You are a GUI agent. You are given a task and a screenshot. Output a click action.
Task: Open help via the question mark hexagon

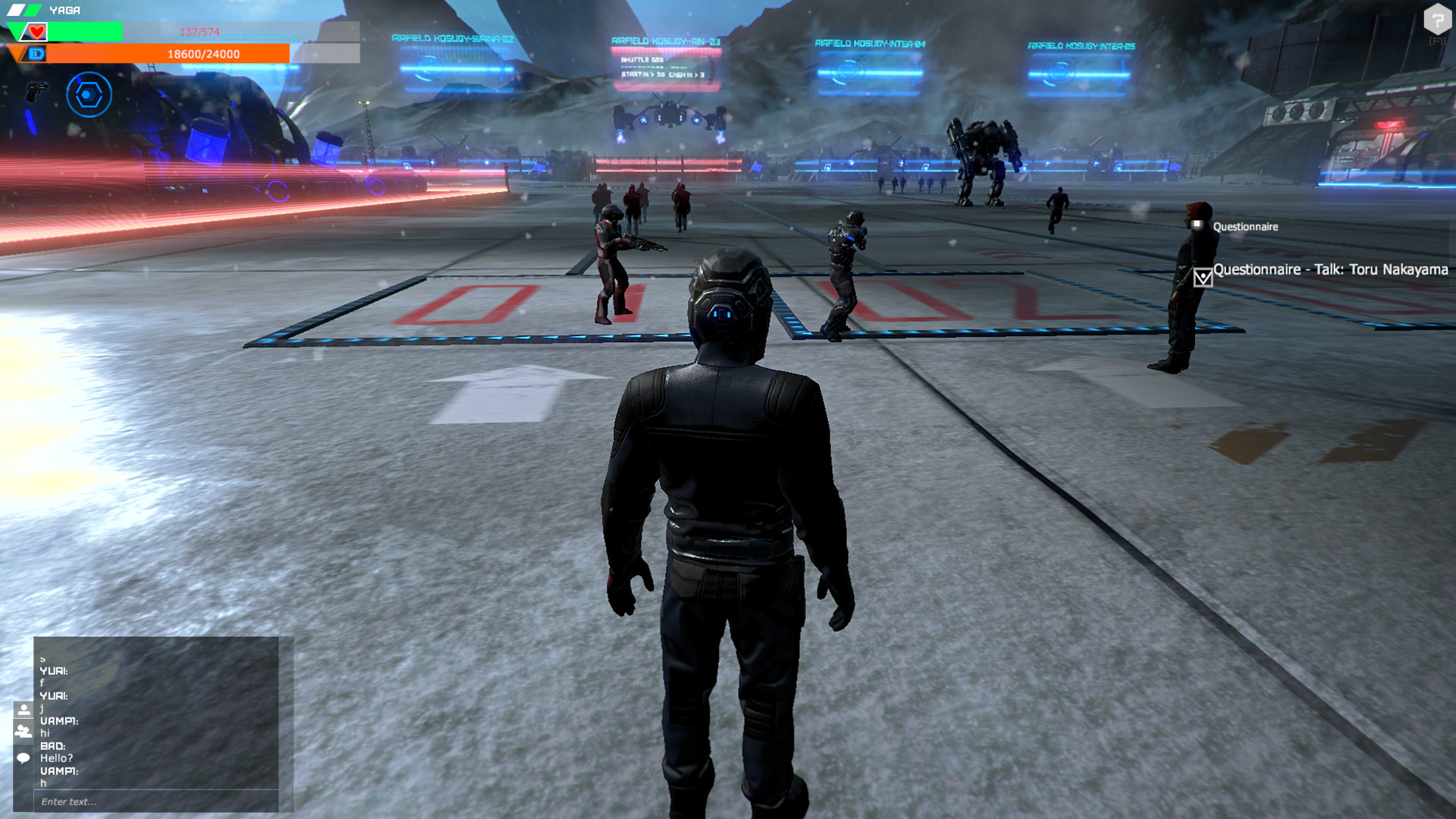1439,19
